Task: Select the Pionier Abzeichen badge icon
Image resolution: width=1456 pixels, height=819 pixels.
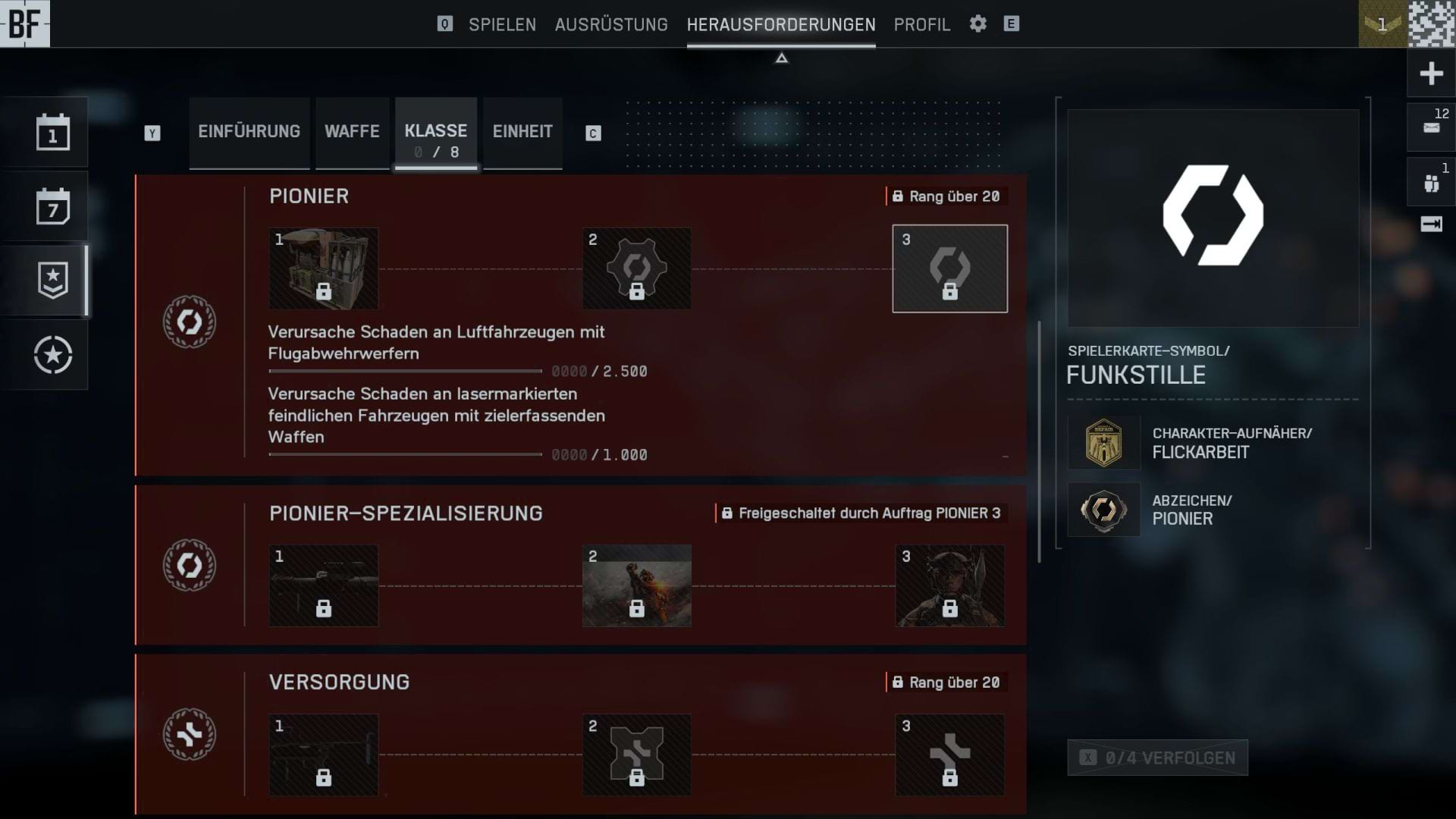Action: point(1103,510)
